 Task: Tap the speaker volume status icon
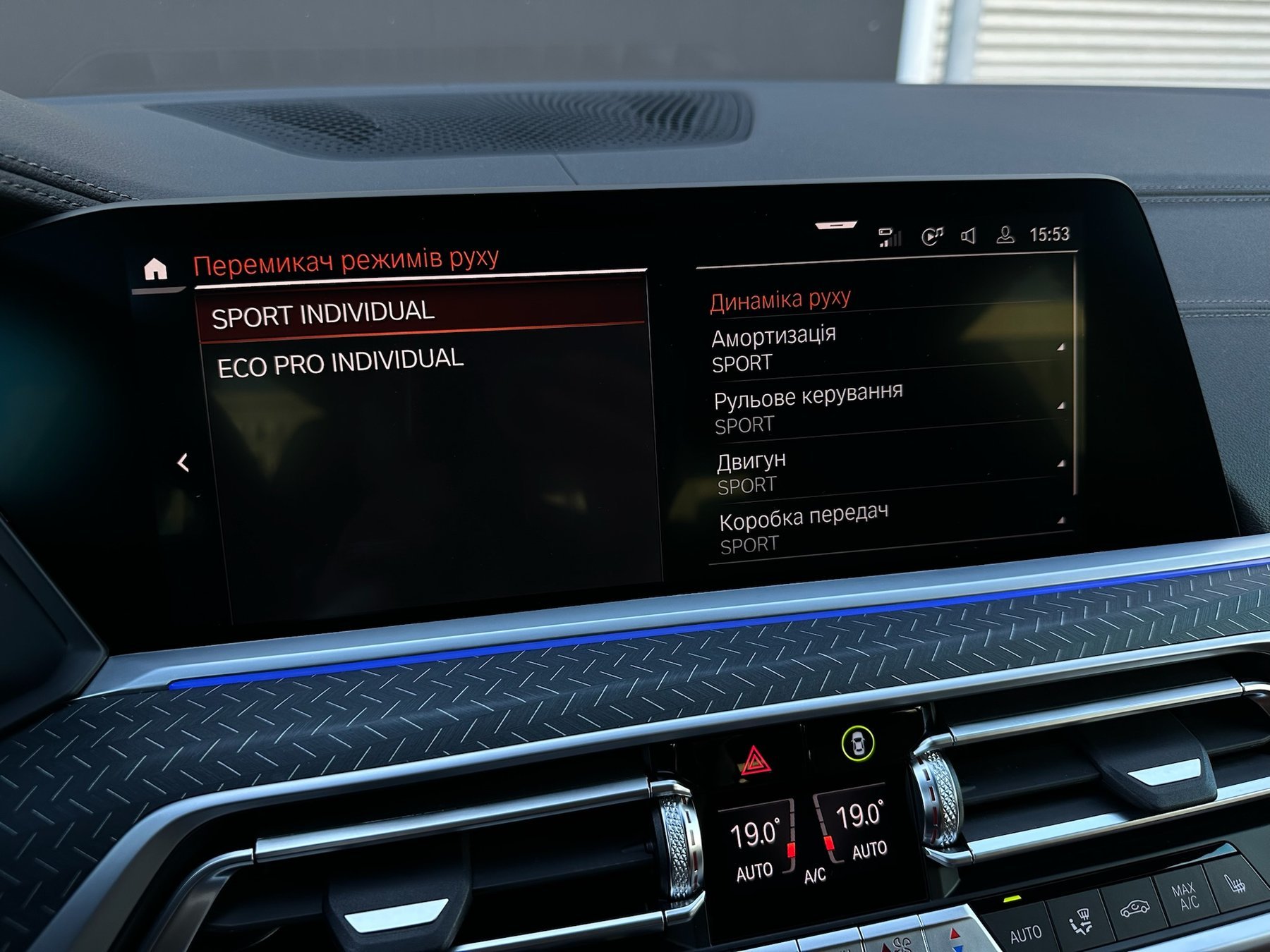coord(969,236)
